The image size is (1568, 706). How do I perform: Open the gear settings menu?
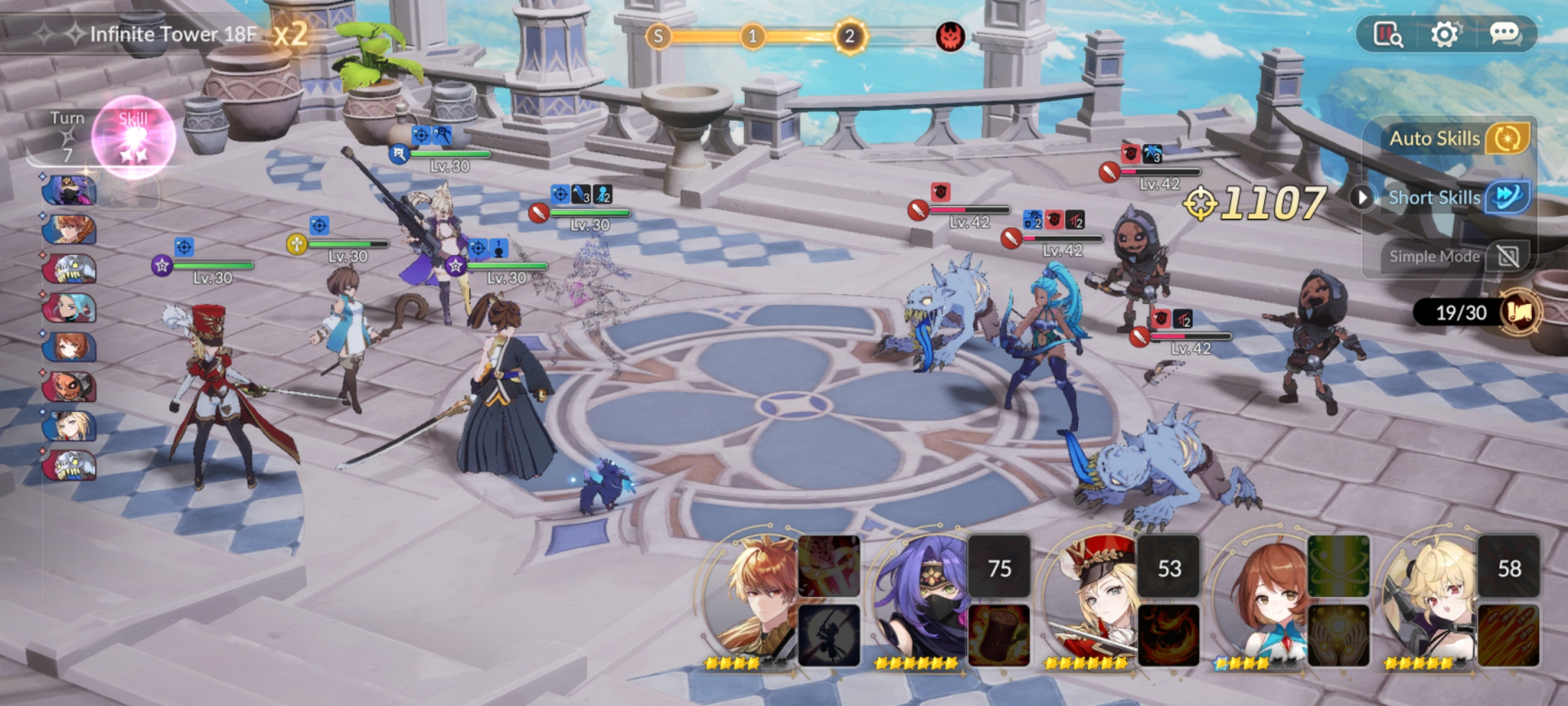tap(1445, 34)
